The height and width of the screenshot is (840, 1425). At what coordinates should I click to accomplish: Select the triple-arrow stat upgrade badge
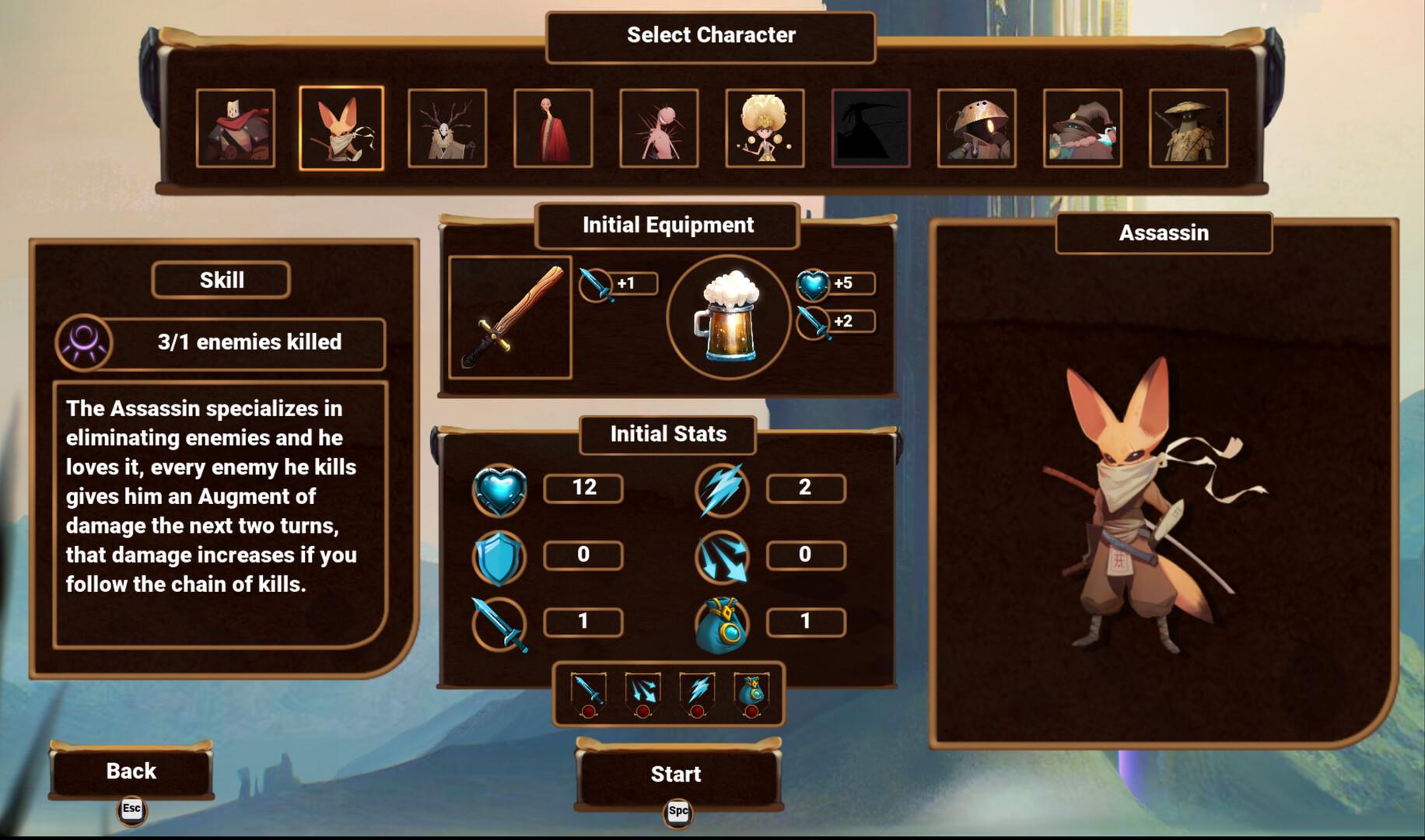pyautogui.click(x=642, y=694)
